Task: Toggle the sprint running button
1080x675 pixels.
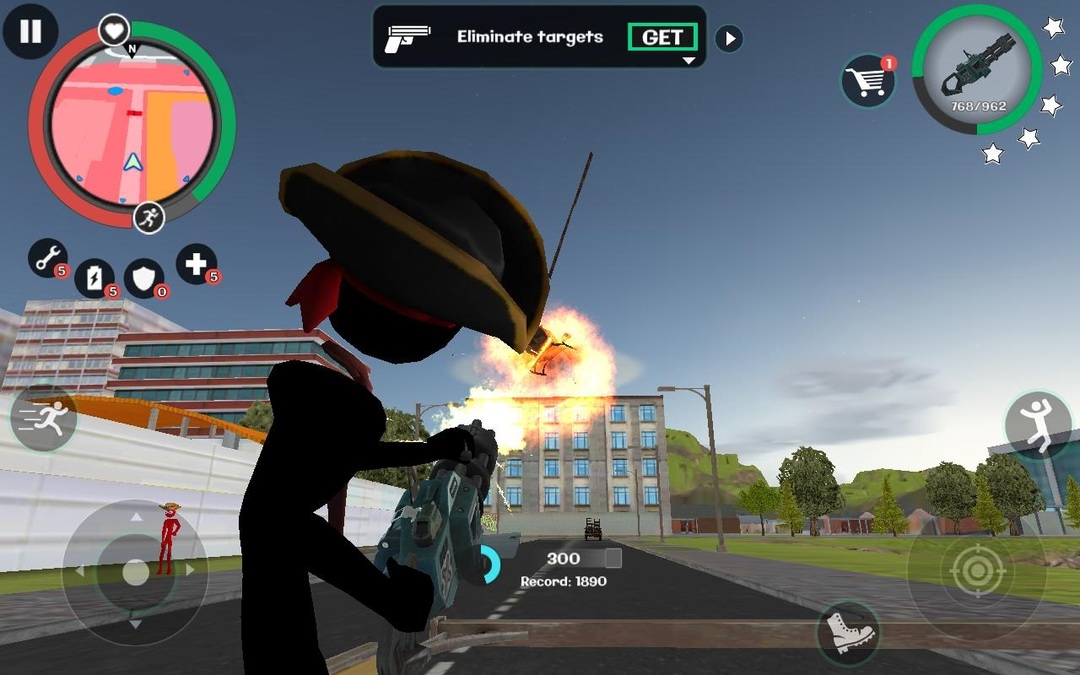Action: click(x=44, y=418)
